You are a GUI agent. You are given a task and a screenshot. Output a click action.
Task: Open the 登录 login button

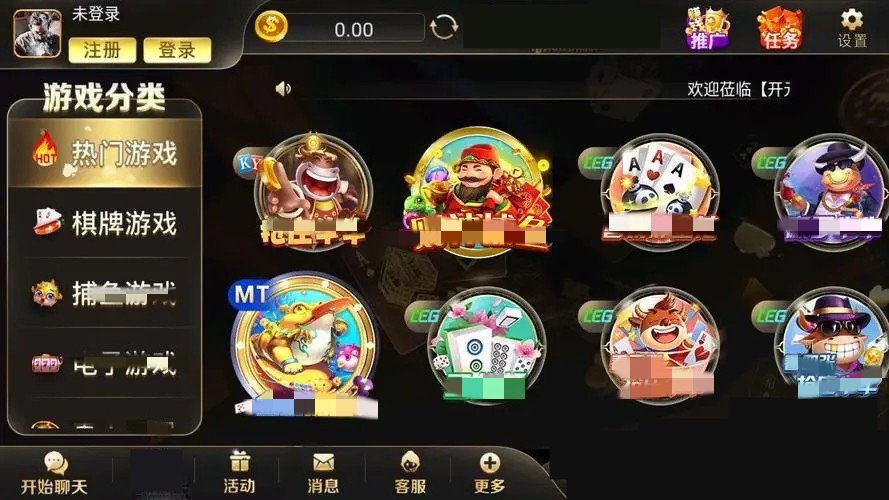click(x=177, y=49)
